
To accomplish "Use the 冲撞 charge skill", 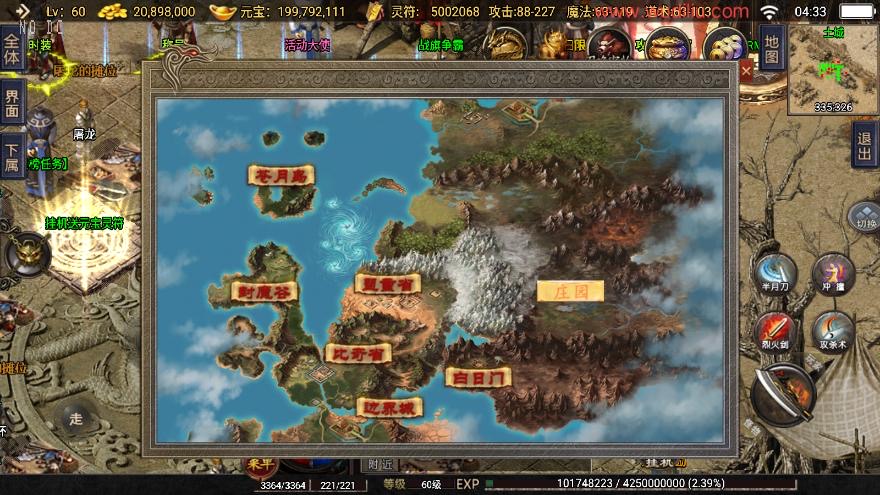I will pos(832,273).
